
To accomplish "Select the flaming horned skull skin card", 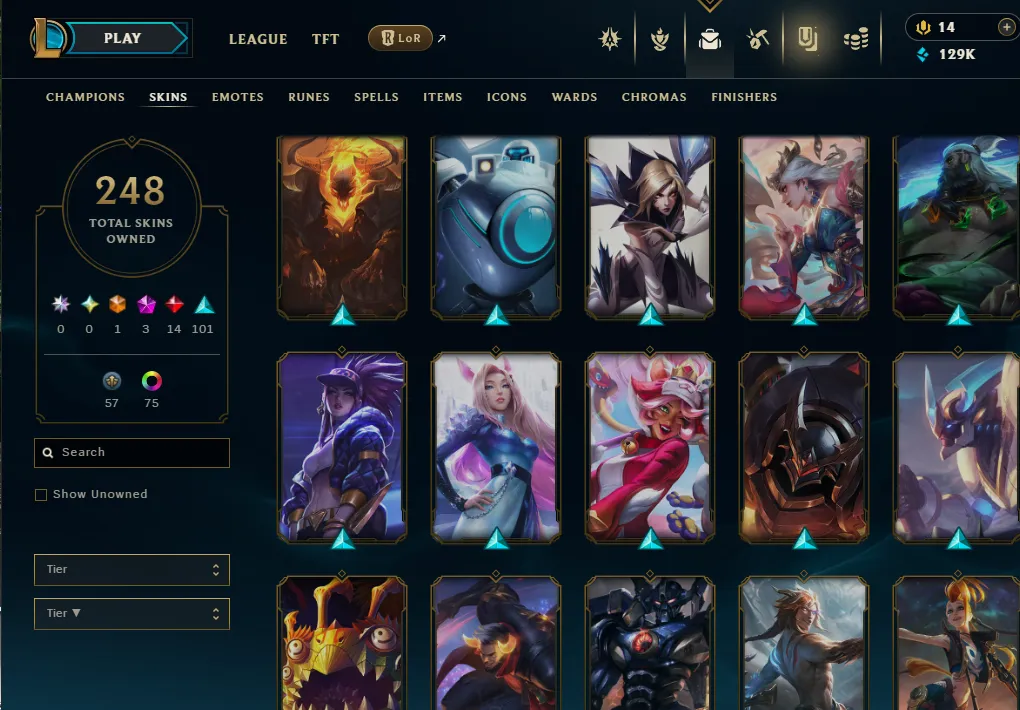I will click(342, 226).
